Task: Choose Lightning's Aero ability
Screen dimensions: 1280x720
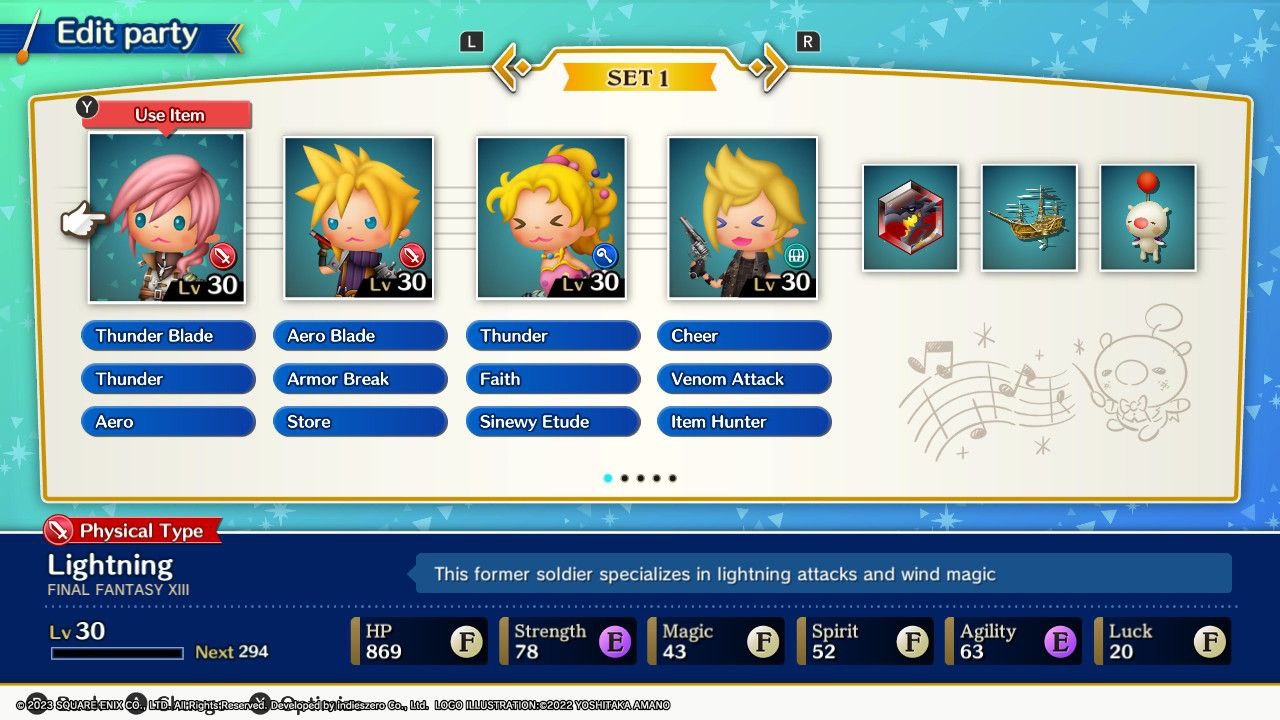Action: tap(168, 422)
